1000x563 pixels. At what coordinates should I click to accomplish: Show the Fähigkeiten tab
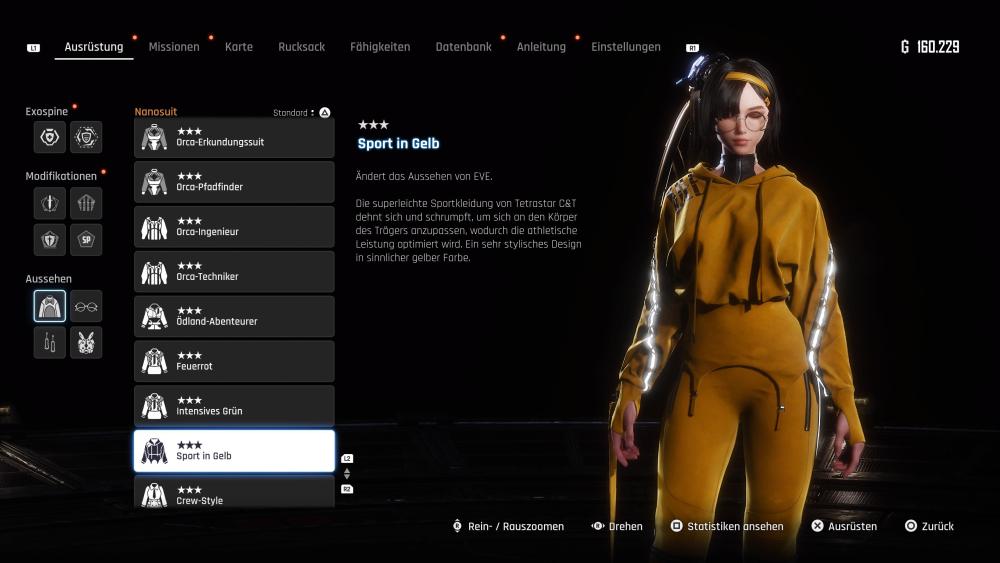click(x=380, y=47)
